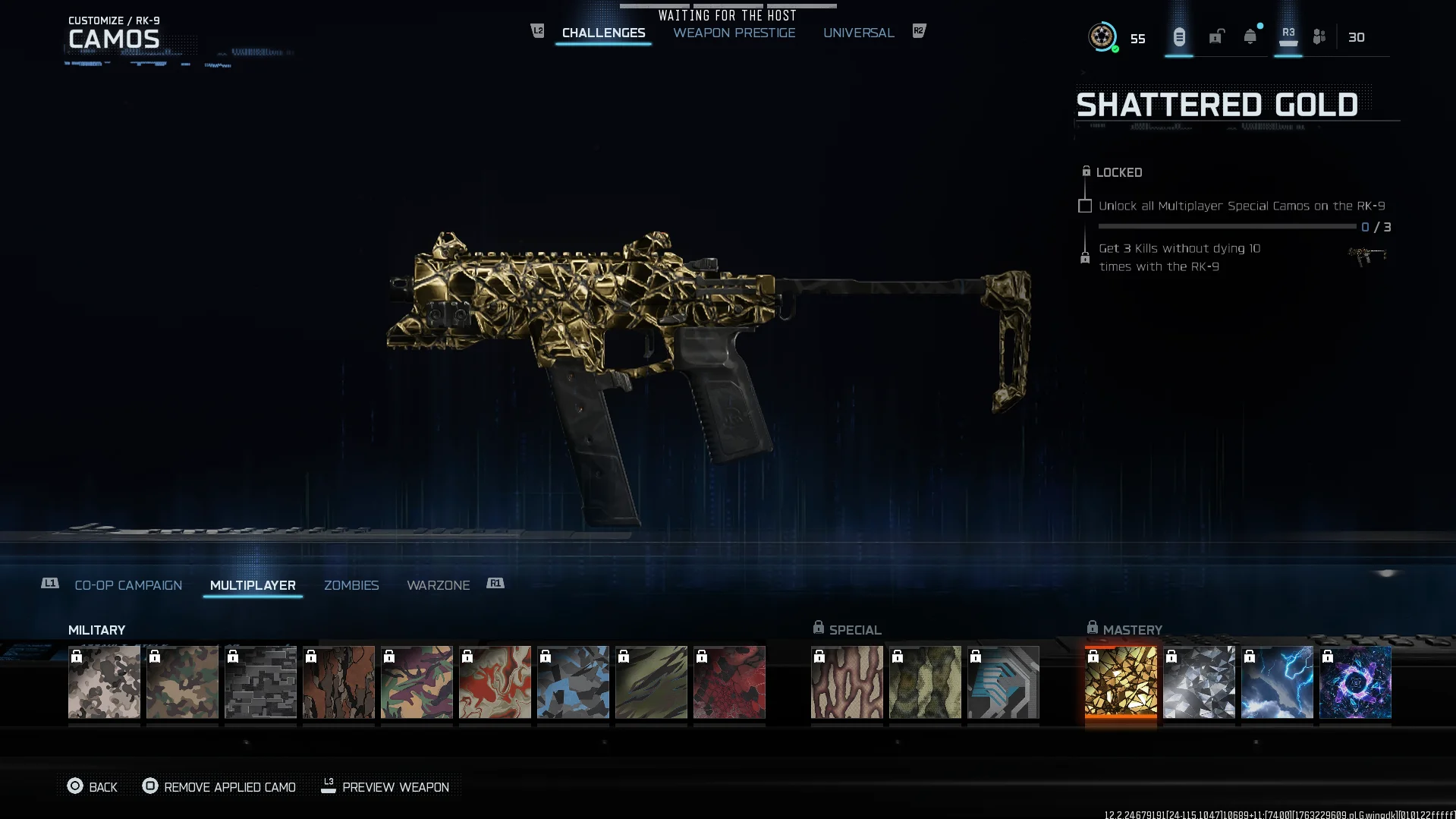Switch to Co-Op Campaign camos
The width and height of the screenshot is (1456, 819).
[x=128, y=585]
